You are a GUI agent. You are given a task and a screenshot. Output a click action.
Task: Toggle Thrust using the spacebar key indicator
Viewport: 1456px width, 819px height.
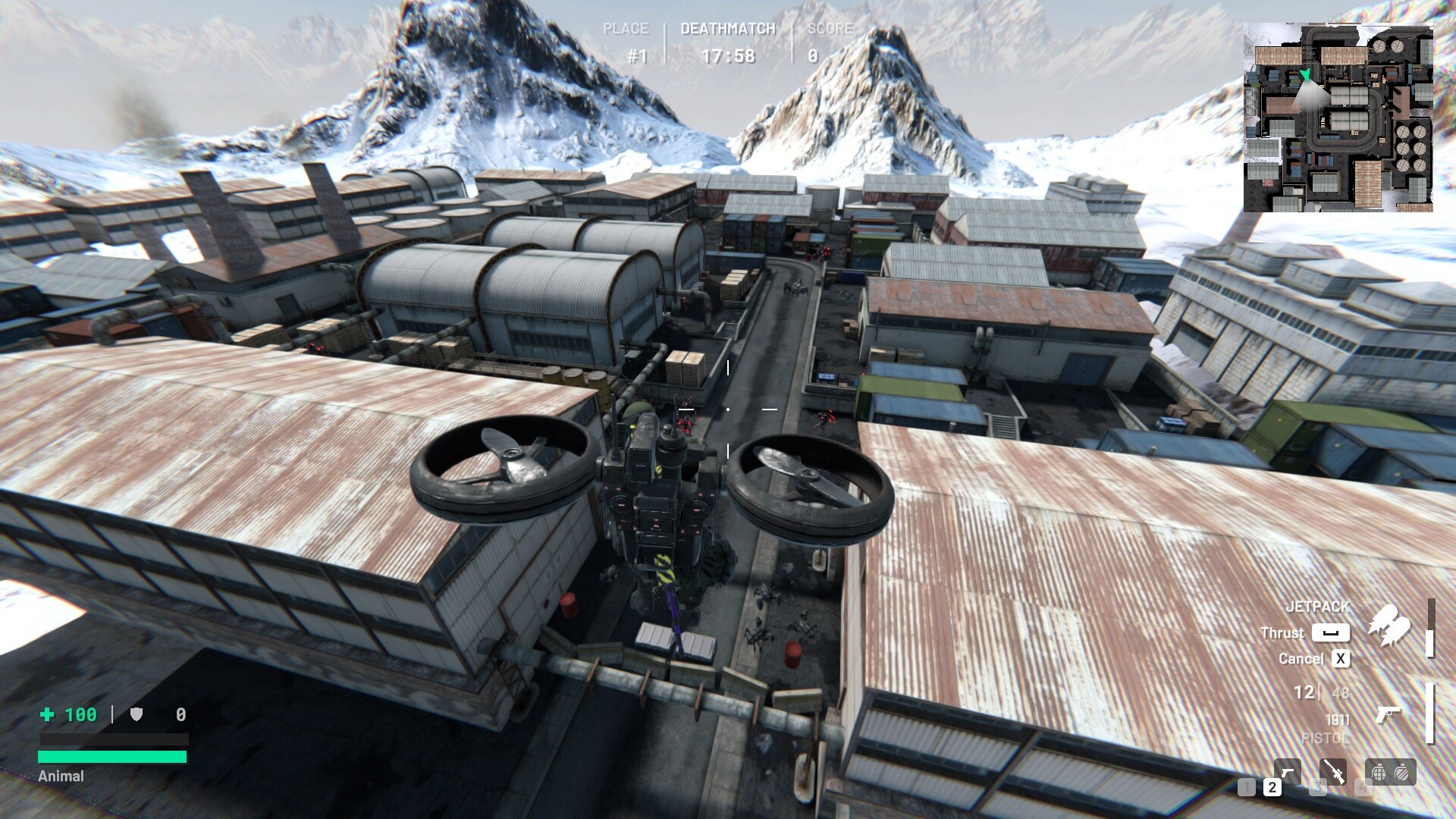pyautogui.click(x=1331, y=632)
